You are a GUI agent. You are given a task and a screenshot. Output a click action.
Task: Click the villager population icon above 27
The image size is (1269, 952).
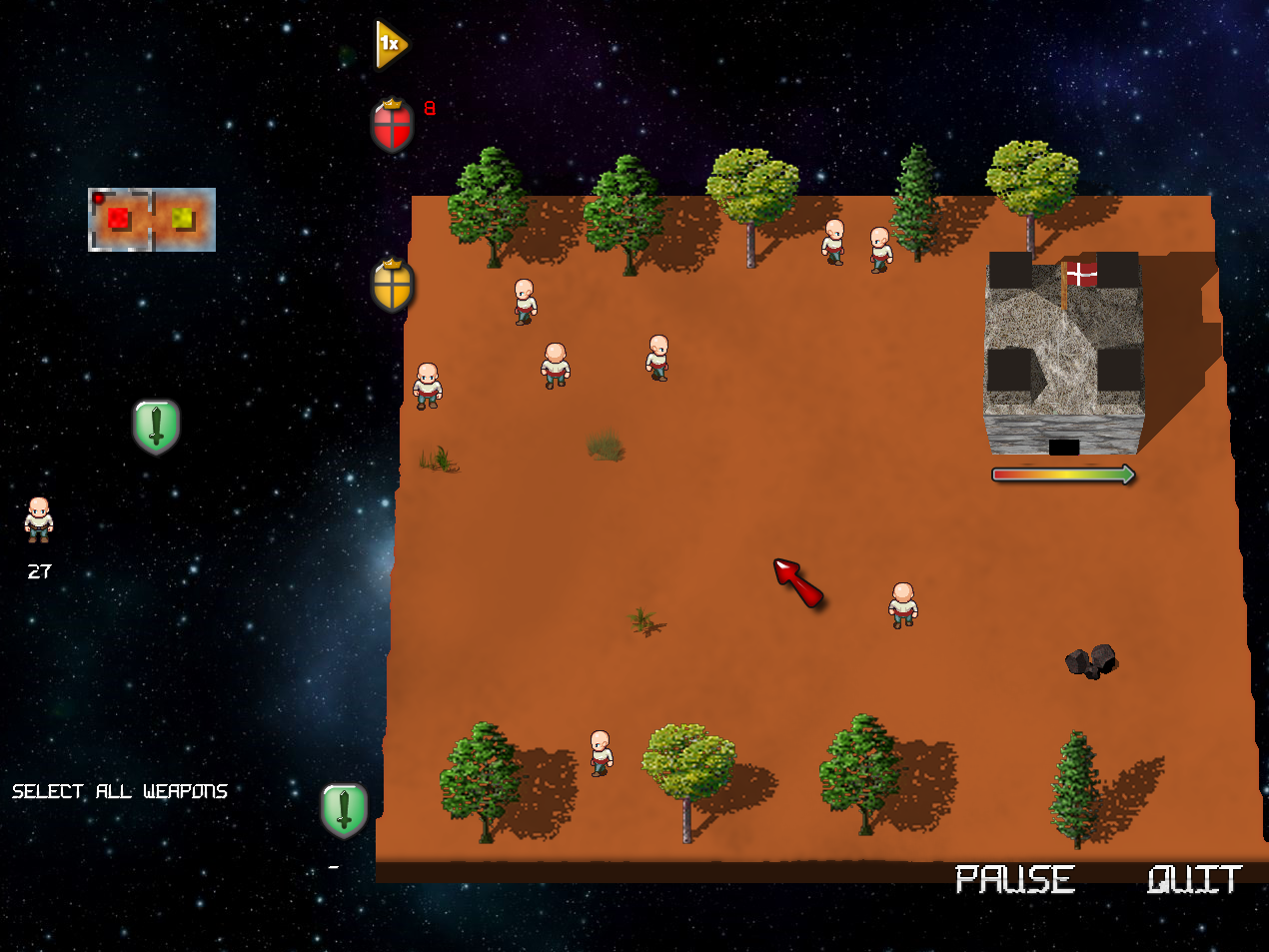(39, 519)
